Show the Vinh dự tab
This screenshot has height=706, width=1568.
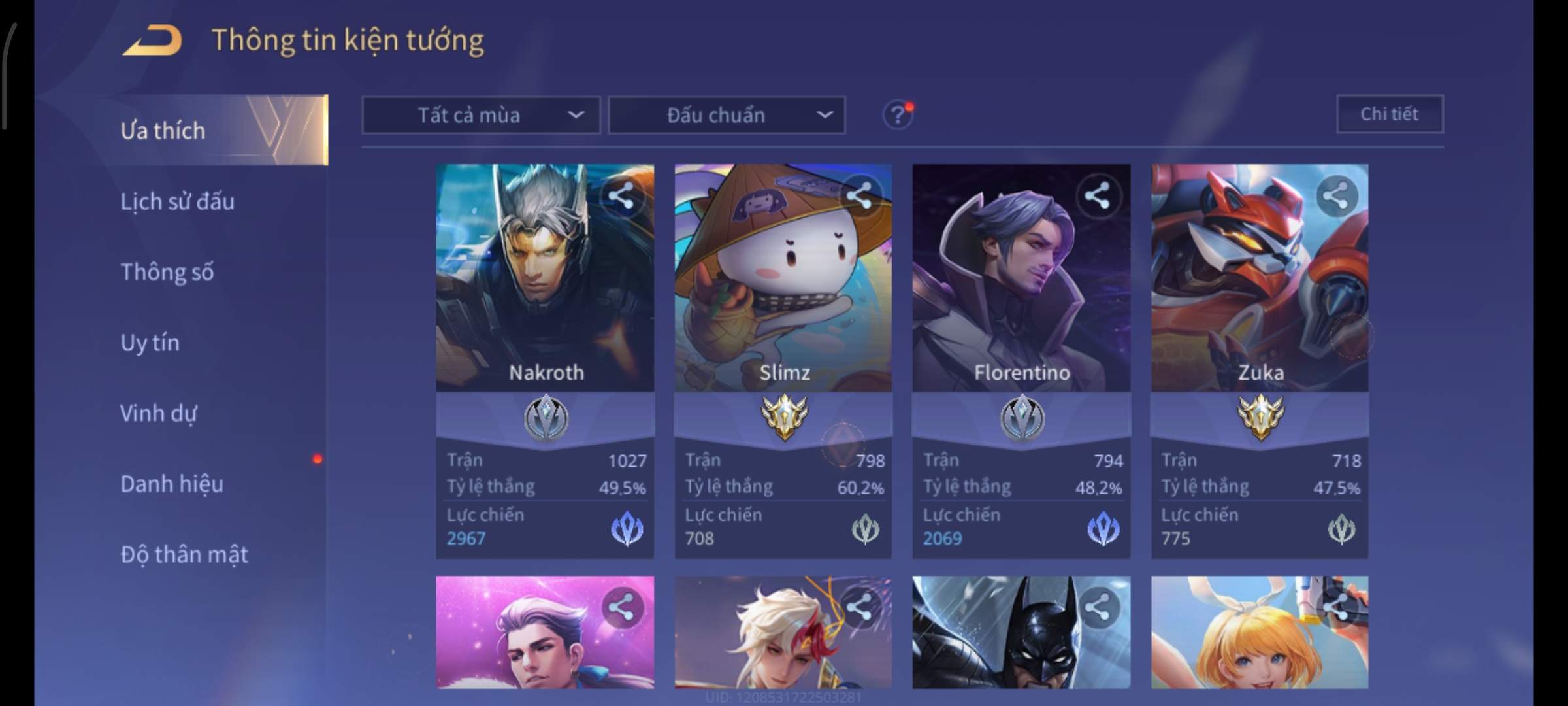158,413
